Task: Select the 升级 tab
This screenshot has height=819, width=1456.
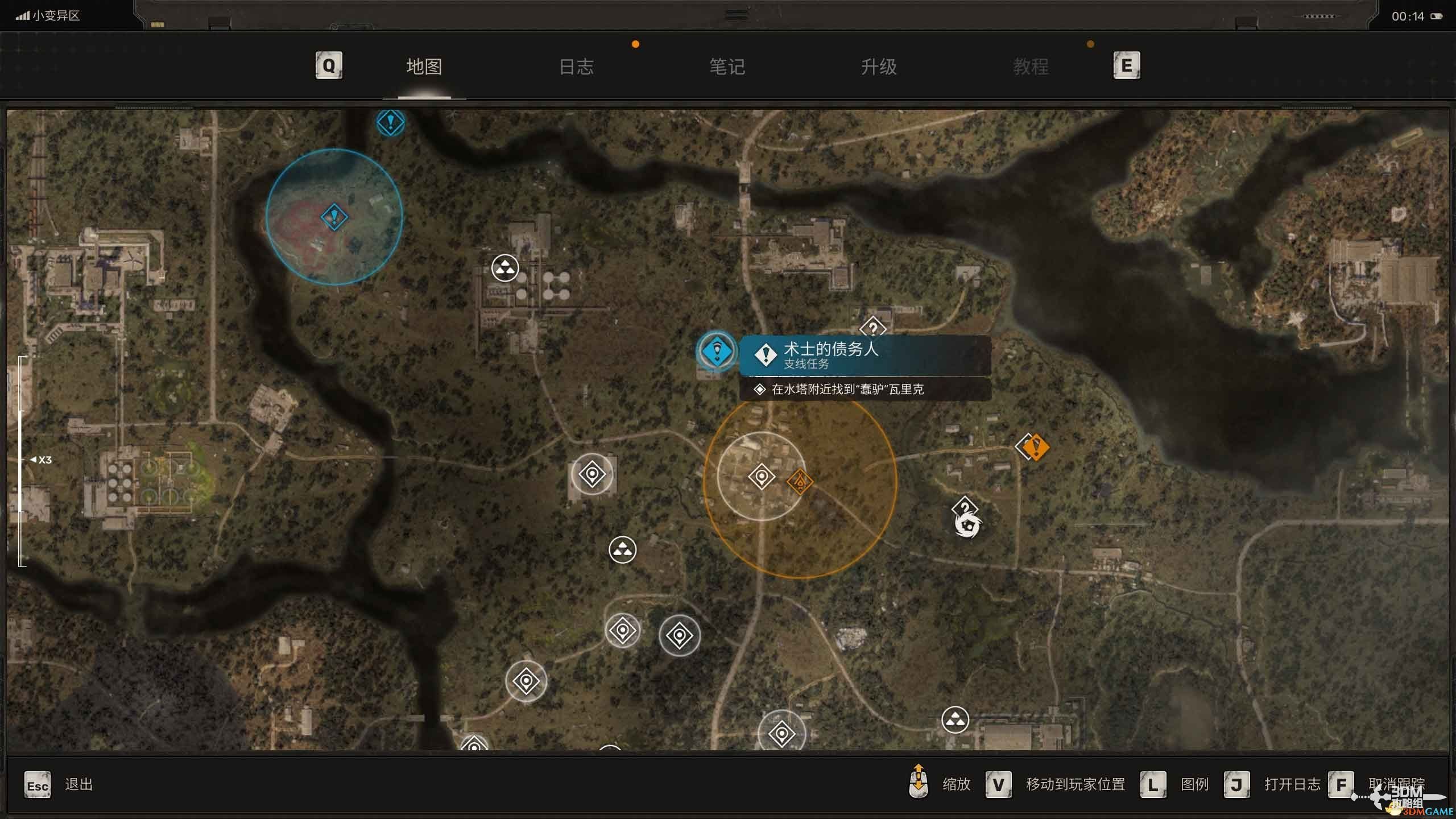Action: [879, 67]
